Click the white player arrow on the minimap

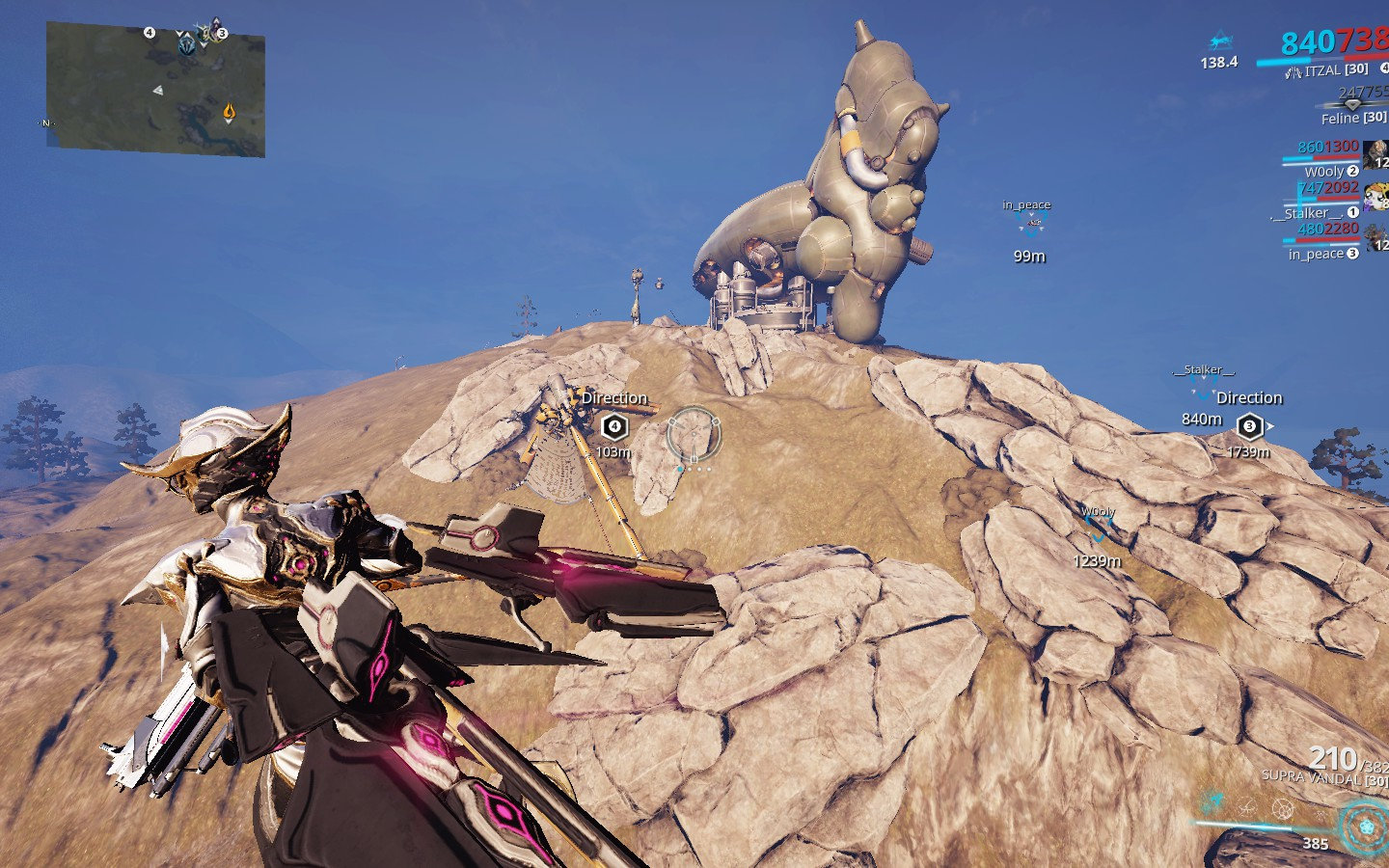pyautogui.click(x=158, y=91)
